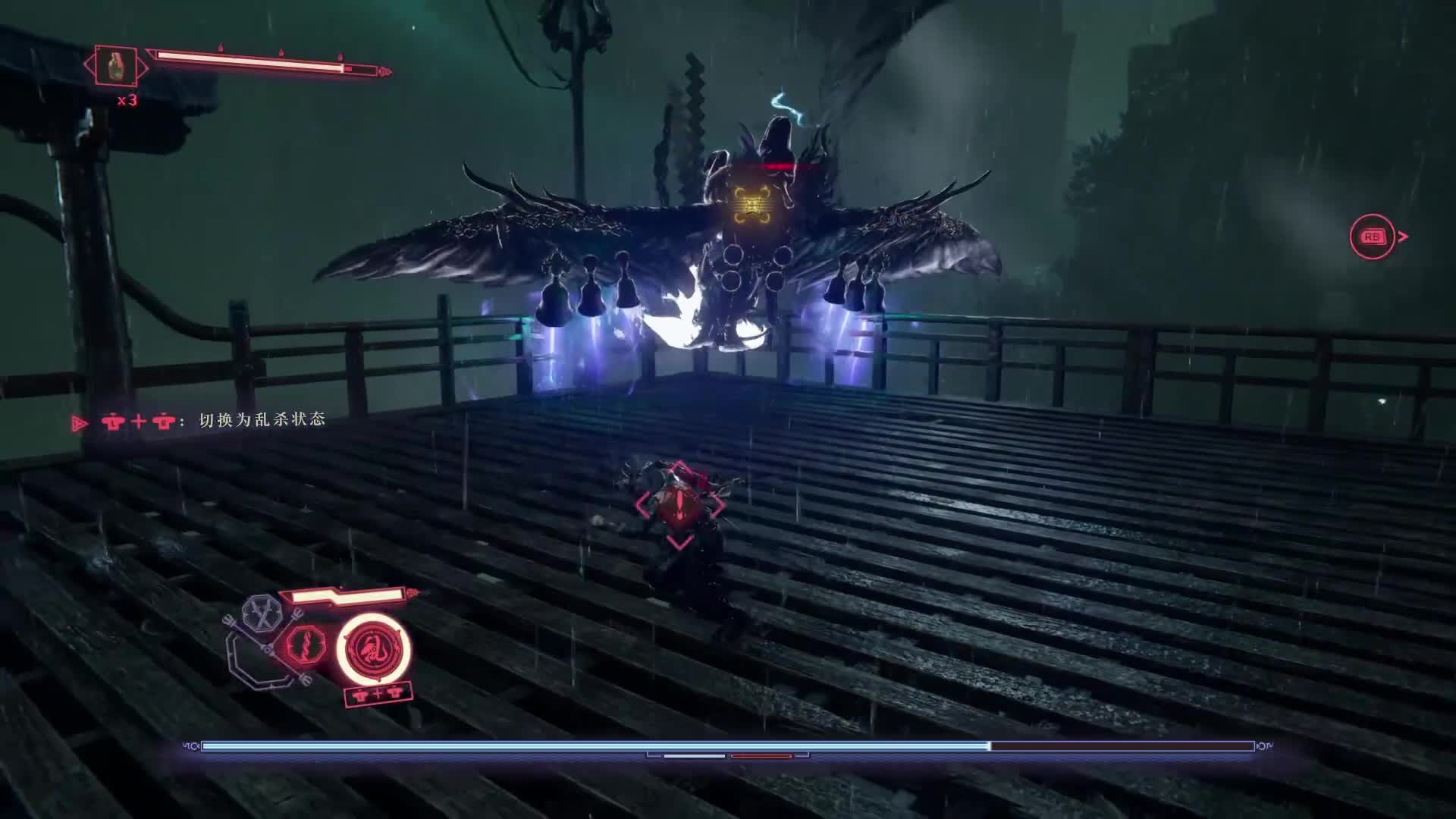
Task: Activate the glowing 乱 frenzy state icon
Action: (373, 648)
